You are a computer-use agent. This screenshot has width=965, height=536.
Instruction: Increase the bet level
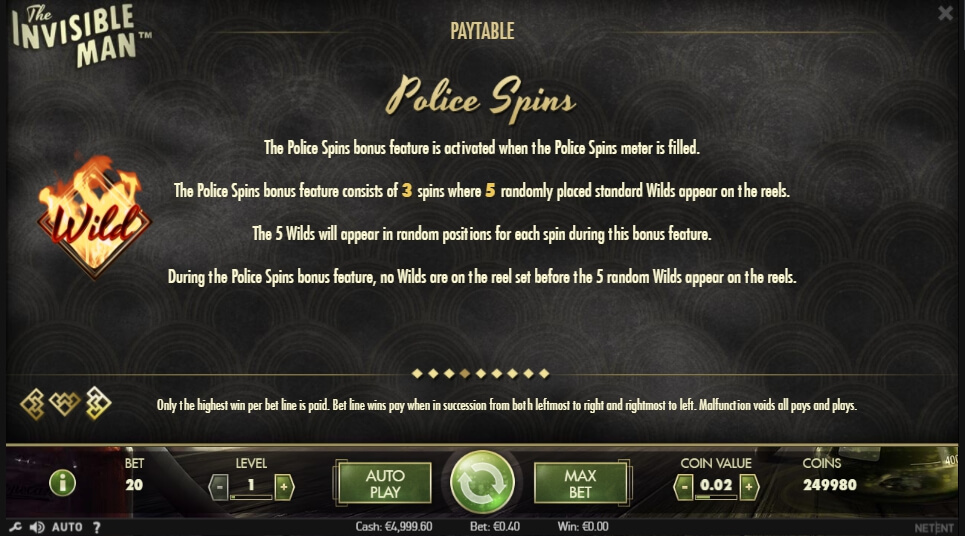tap(284, 487)
